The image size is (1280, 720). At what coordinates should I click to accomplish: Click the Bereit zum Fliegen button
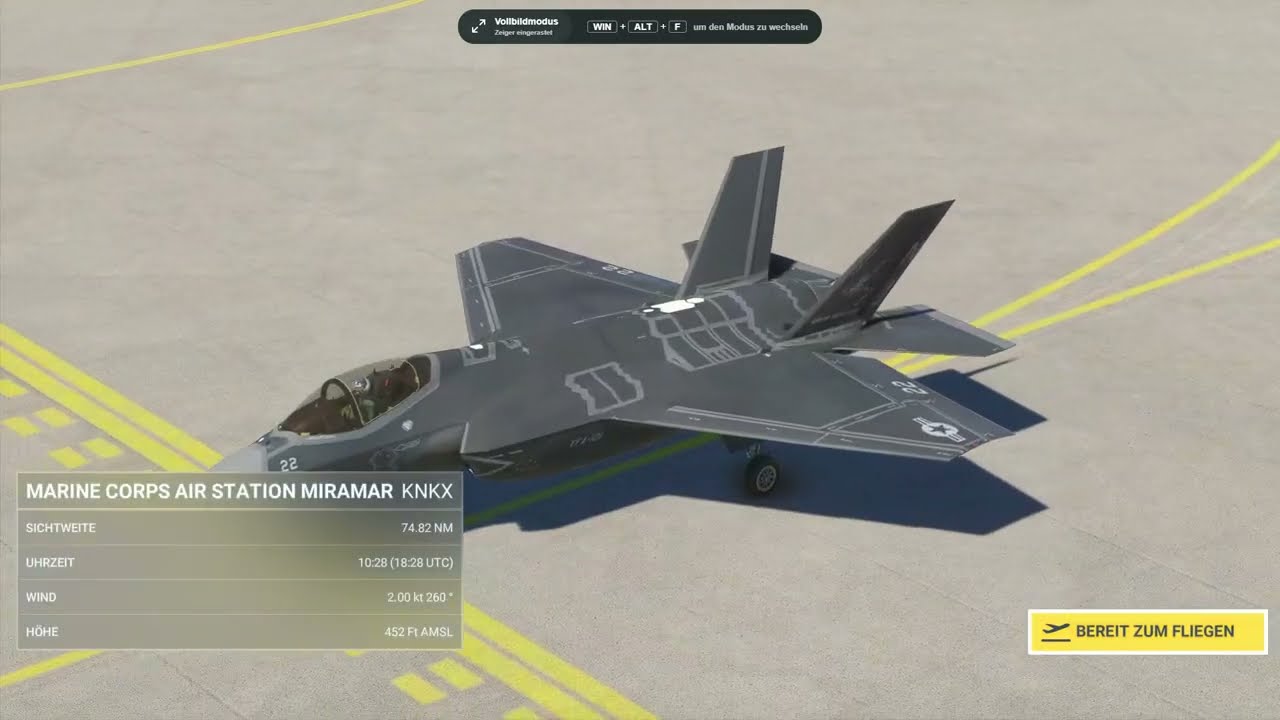1147,632
